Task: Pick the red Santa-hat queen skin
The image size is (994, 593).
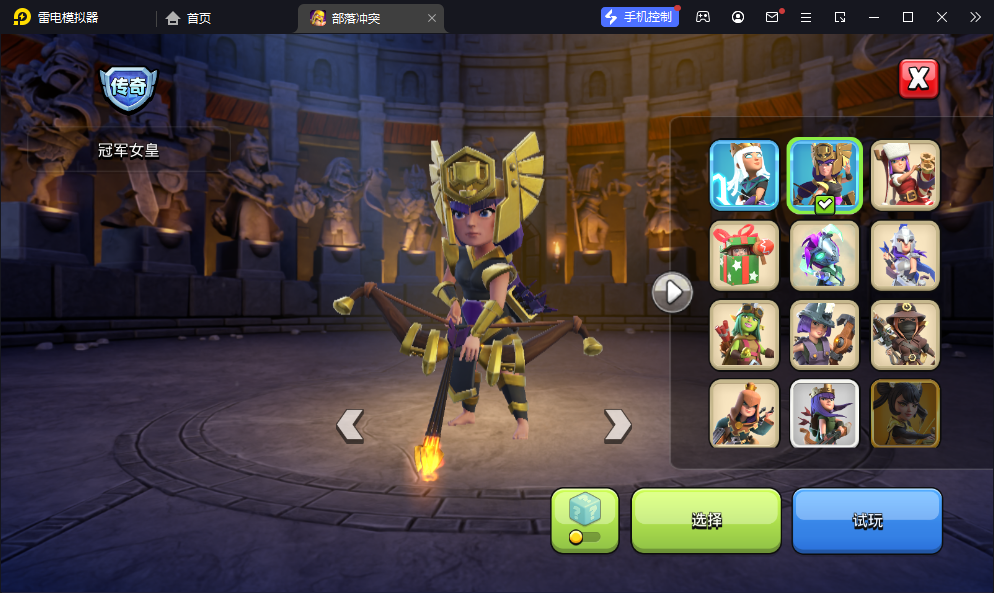Action: coord(904,175)
